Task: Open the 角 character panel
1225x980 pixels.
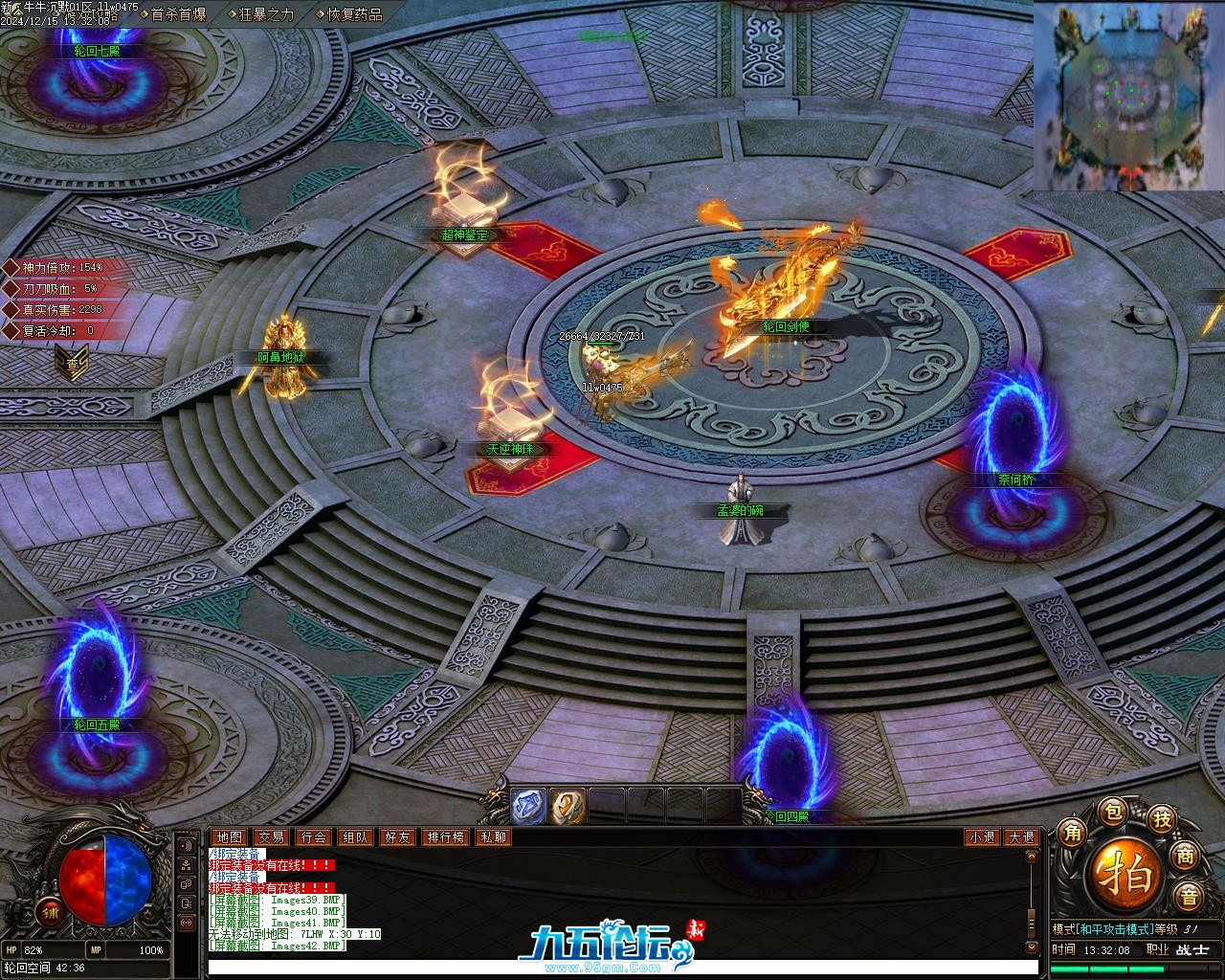Action: pyautogui.click(x=1073, y=833)
